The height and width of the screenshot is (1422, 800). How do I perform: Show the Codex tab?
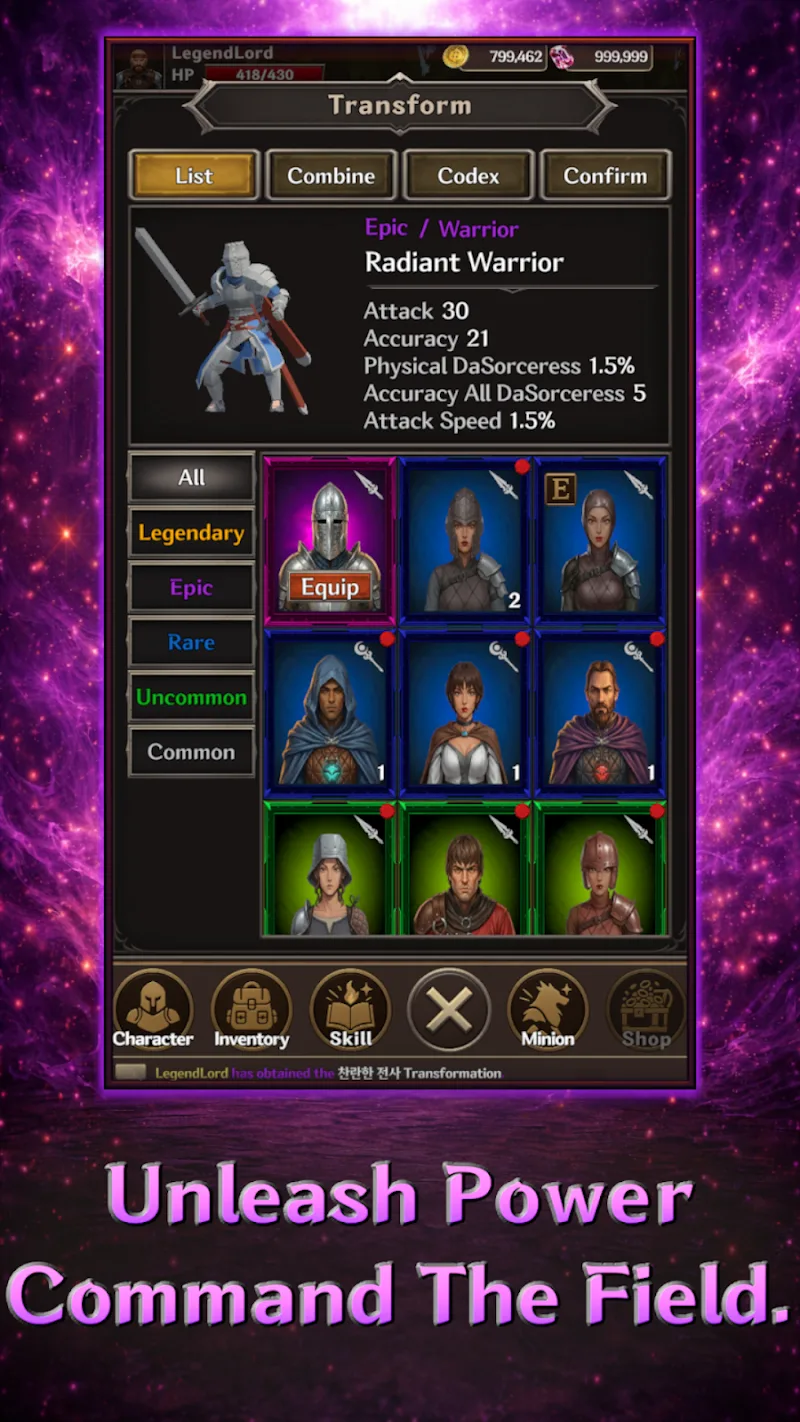click(x=468, y=176)
